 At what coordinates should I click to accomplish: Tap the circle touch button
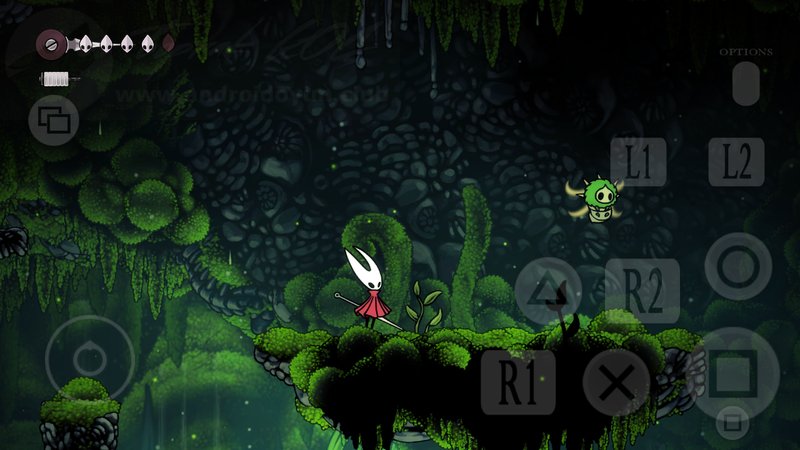[738, 266]
